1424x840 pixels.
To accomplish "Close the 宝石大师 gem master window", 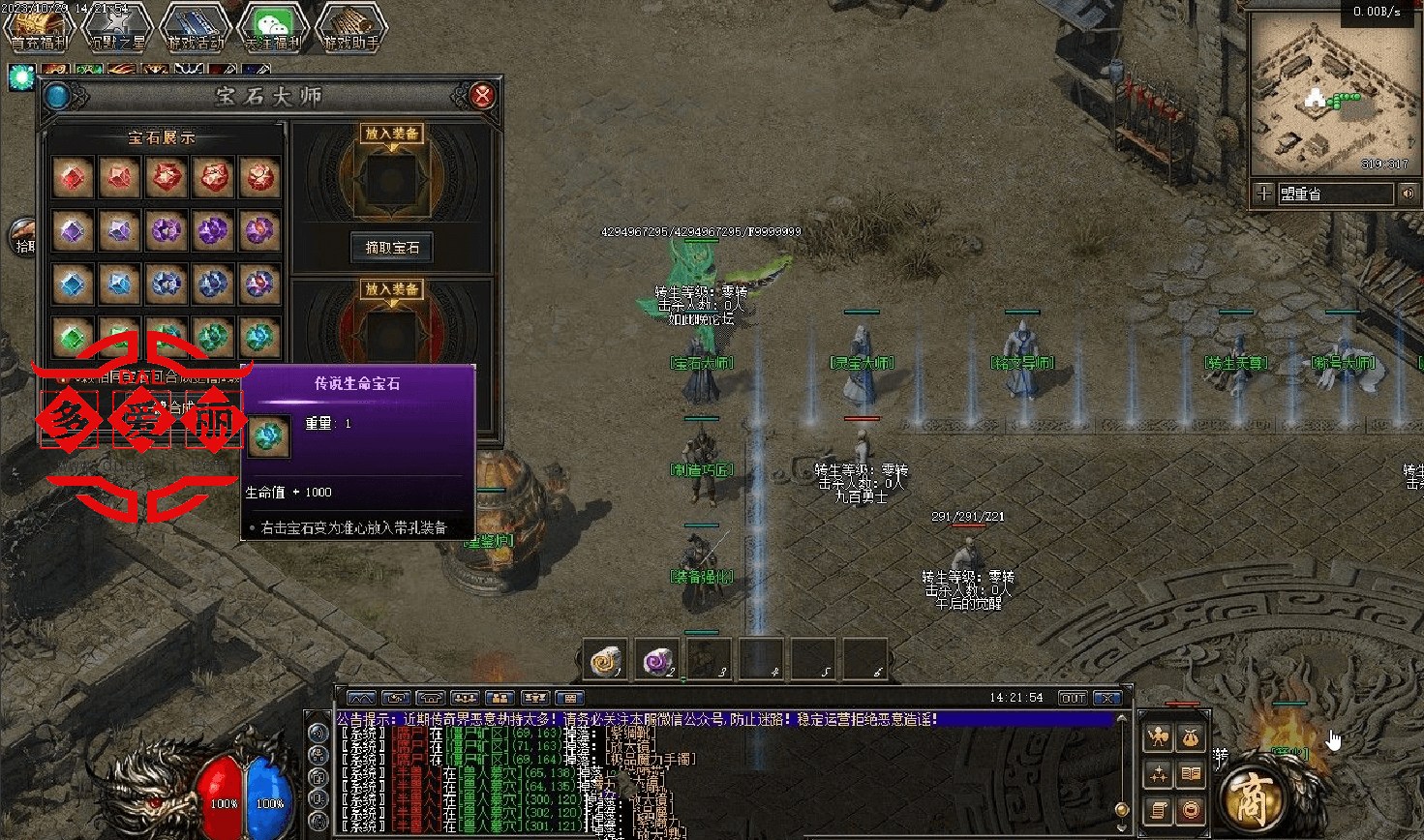I will coord(482,95).
